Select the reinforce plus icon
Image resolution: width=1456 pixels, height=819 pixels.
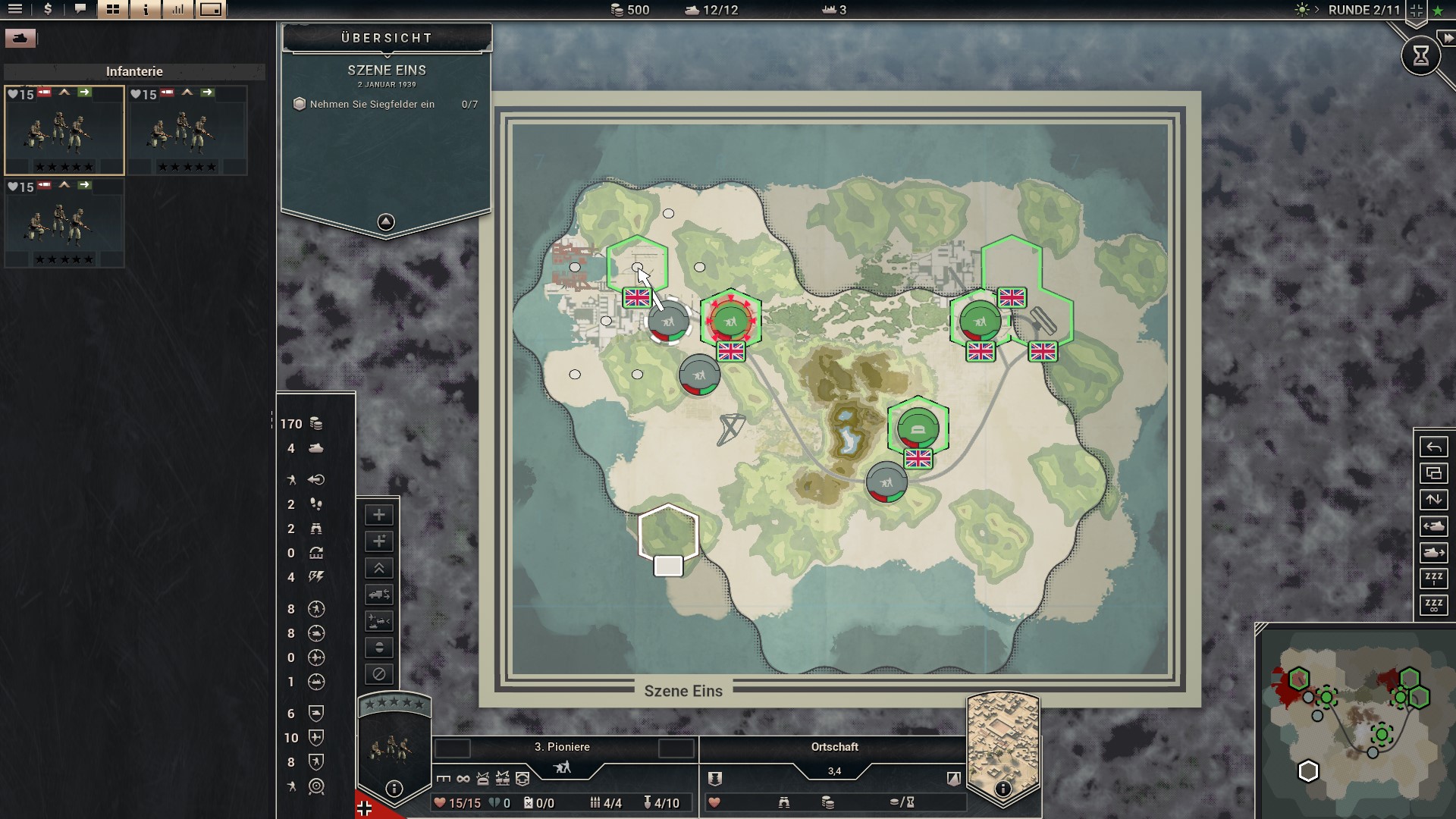[379, 515]
